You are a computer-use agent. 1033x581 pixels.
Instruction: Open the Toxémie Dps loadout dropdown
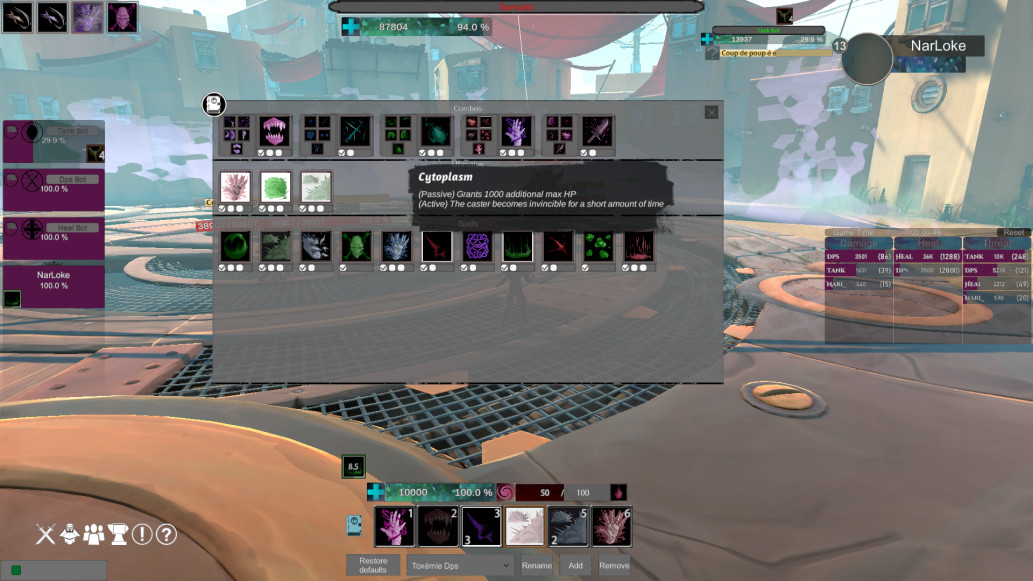(x=459, y=565)
